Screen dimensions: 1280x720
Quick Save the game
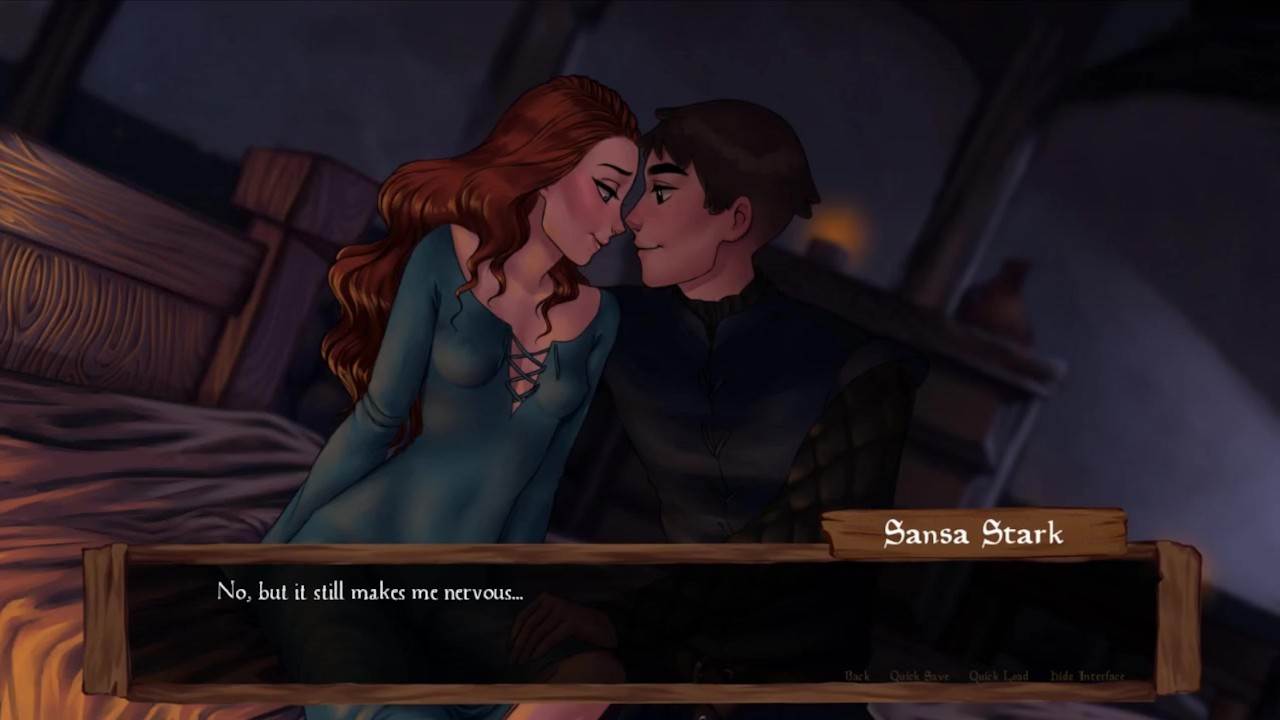[x=919, y=676]
